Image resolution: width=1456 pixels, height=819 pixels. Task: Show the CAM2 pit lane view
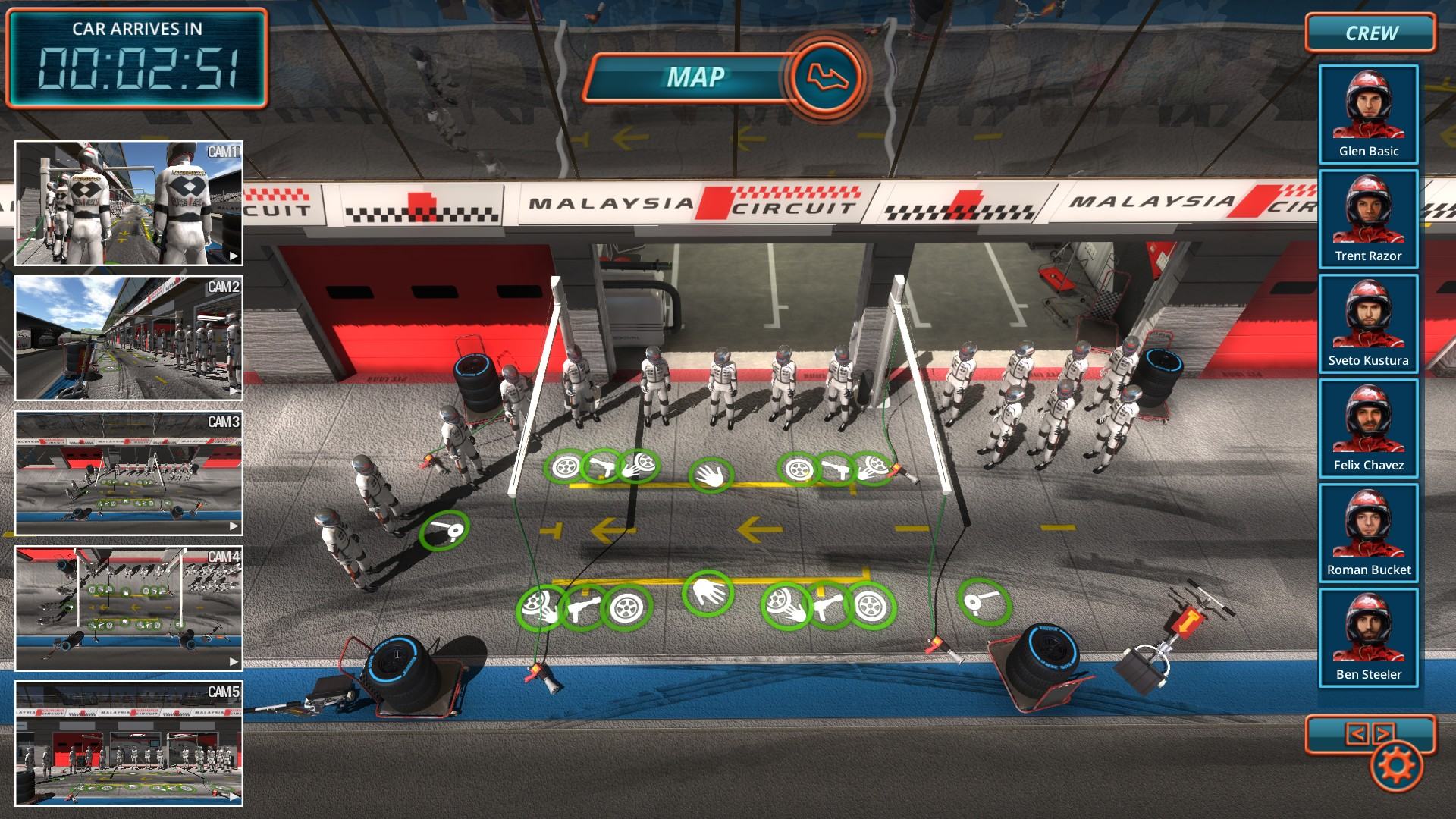129,338
